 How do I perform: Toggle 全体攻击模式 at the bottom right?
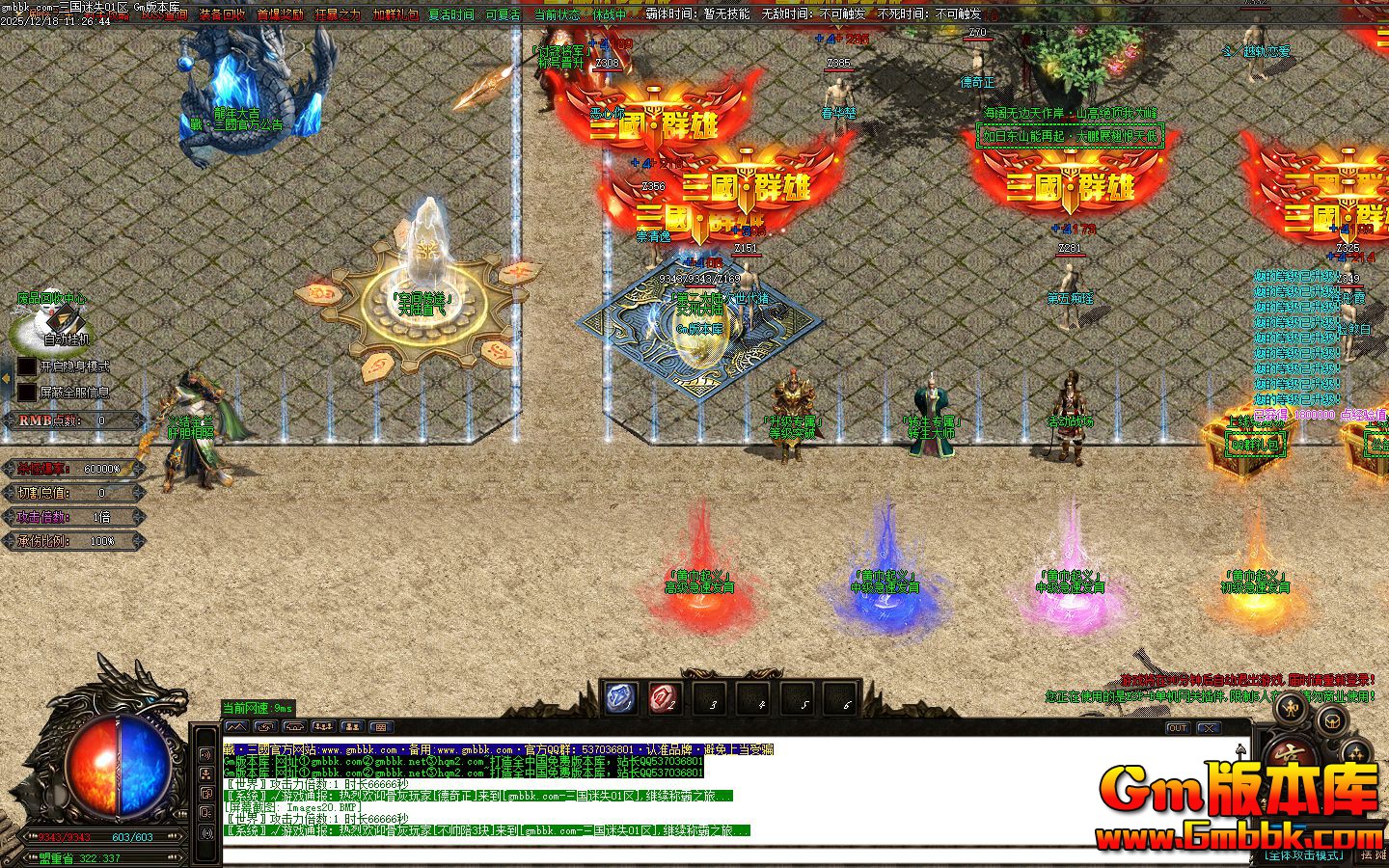point(1305,854)
